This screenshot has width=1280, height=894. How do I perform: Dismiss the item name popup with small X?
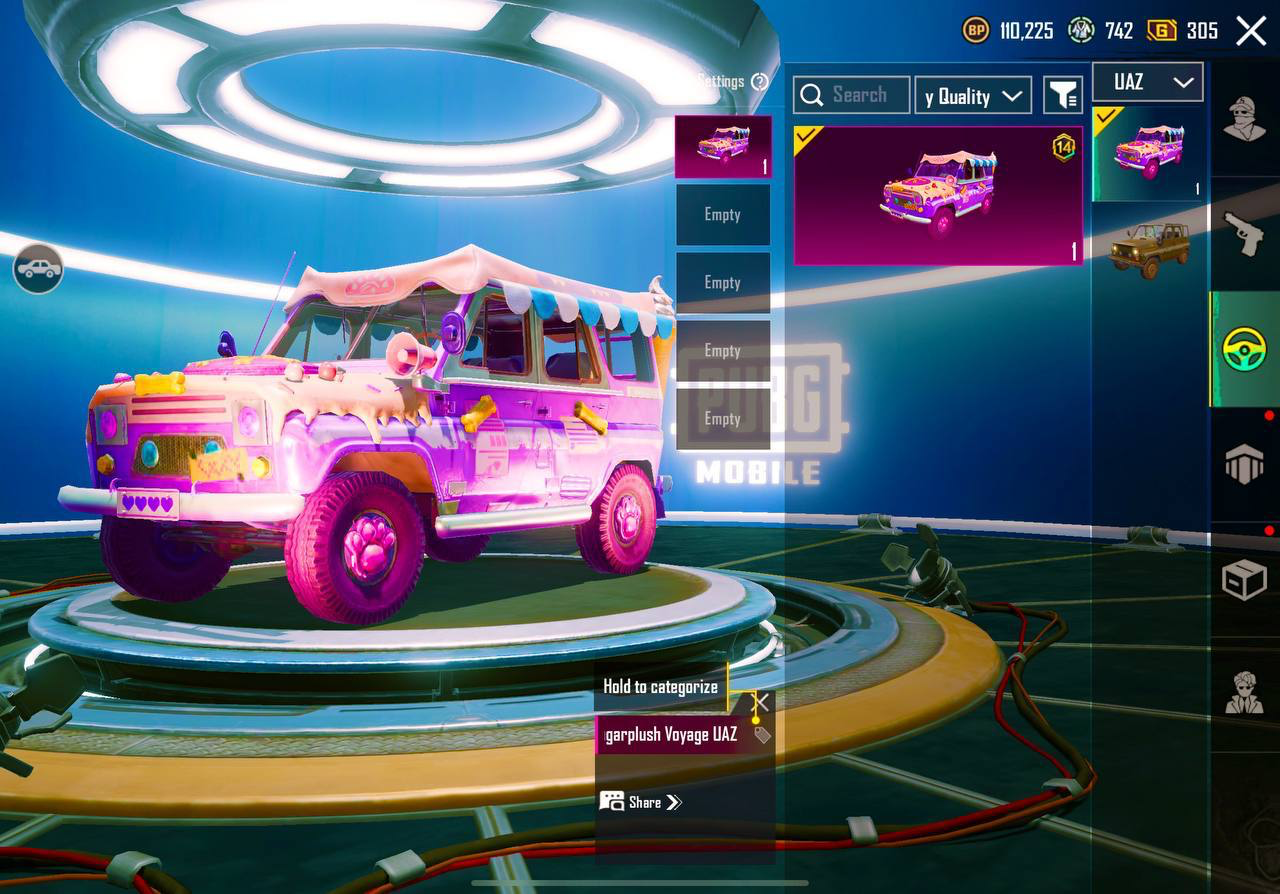pos(761,702)
